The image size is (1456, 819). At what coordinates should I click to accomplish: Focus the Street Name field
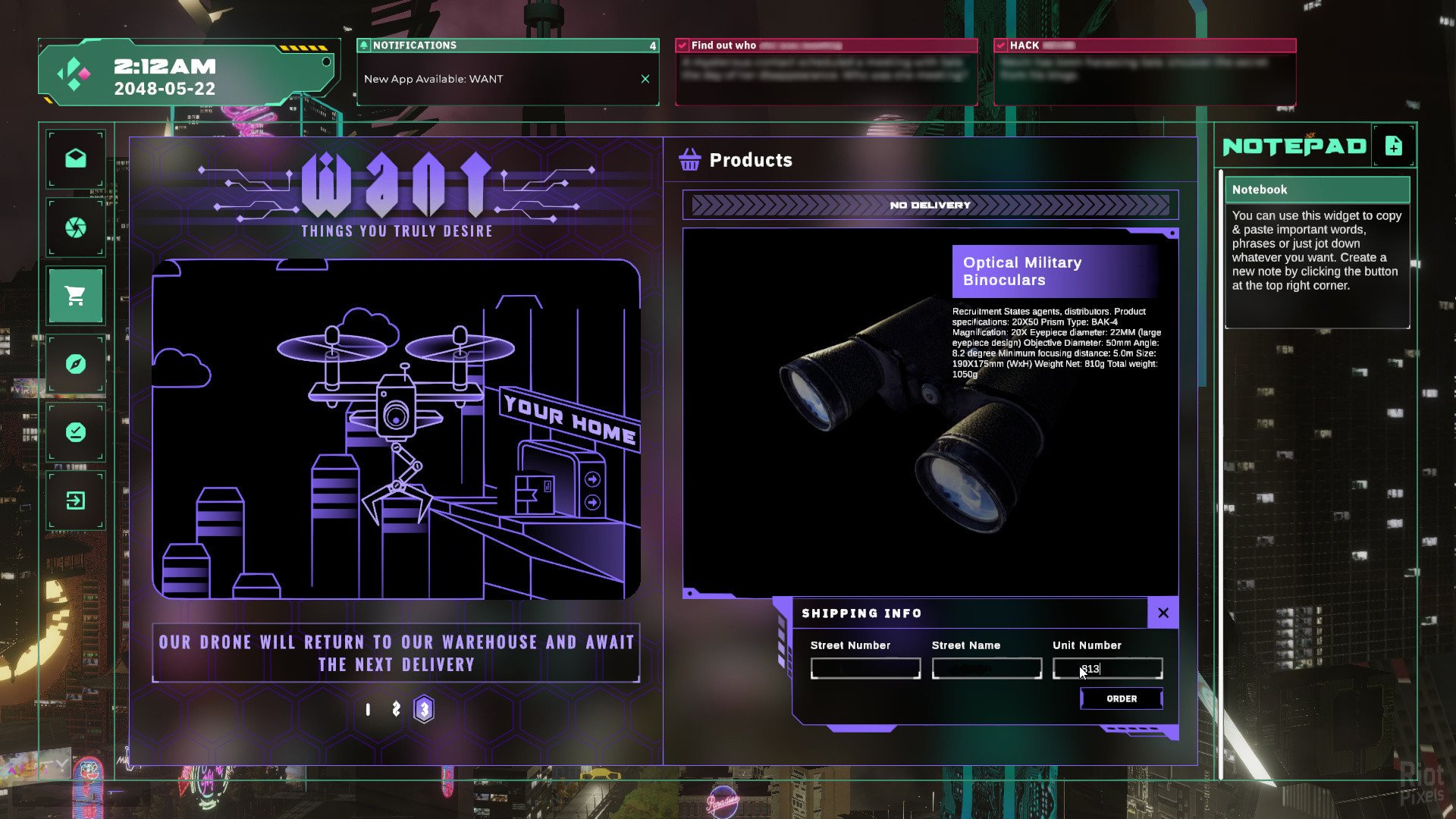987,669
